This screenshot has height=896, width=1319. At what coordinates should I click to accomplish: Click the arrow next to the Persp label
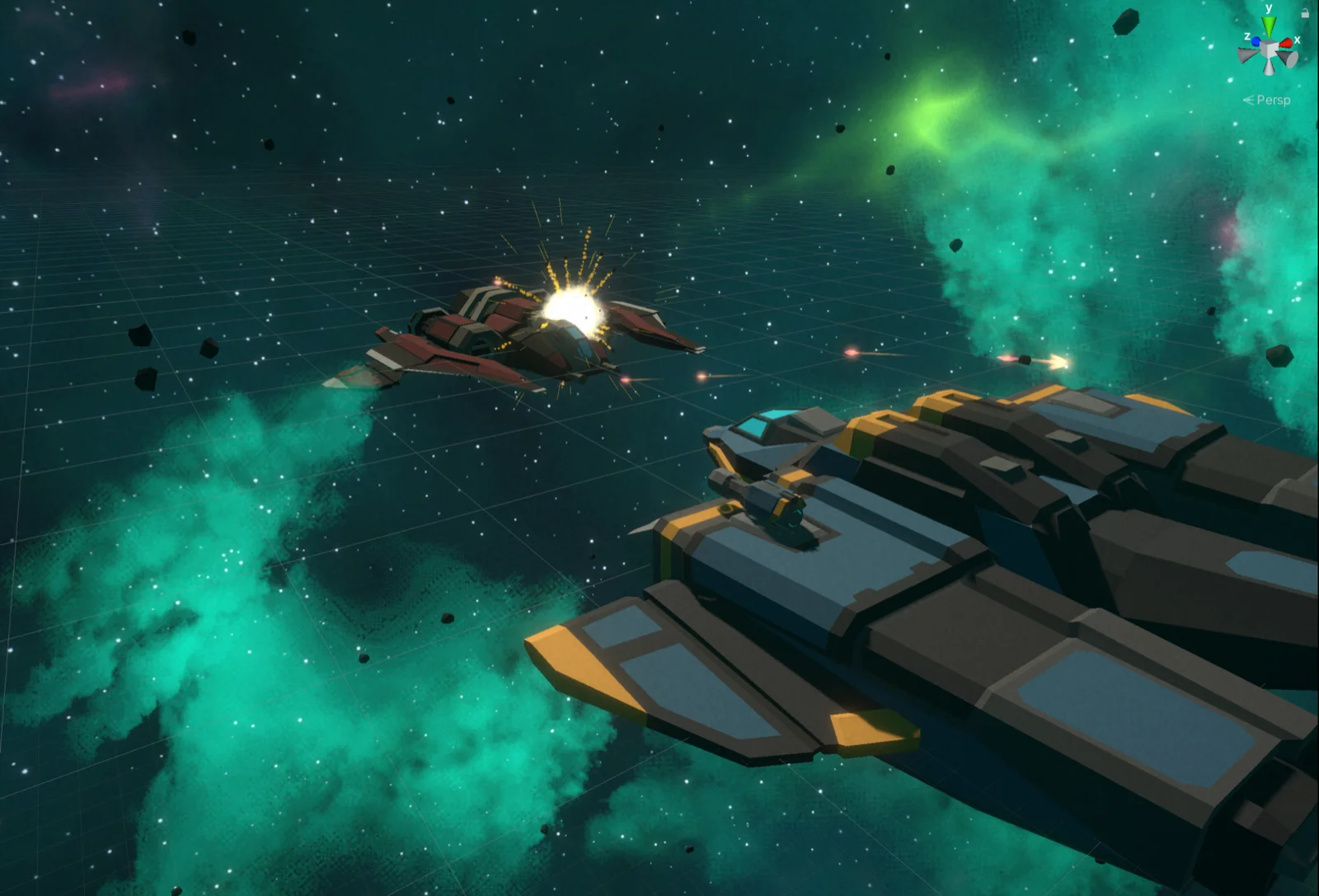(1251, 100)
